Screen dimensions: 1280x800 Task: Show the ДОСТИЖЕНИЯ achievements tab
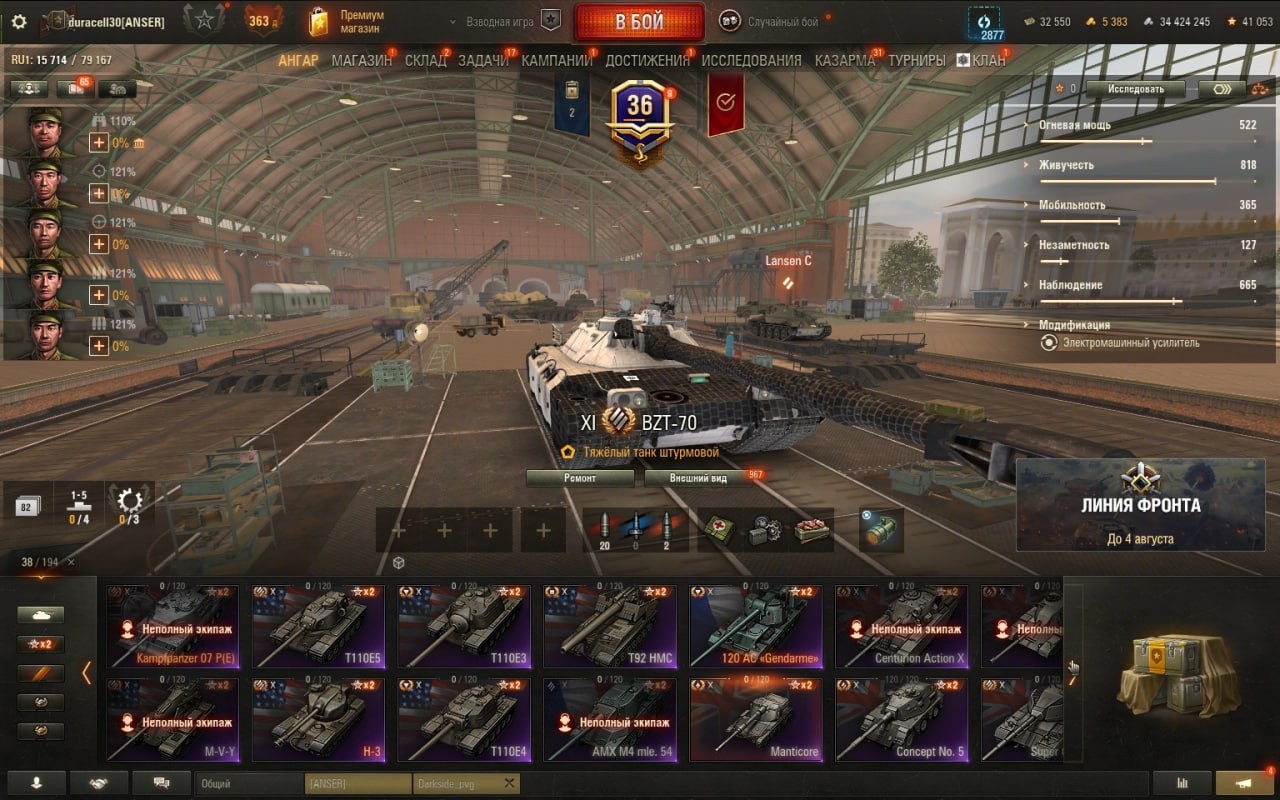click(x=647, y=60)
